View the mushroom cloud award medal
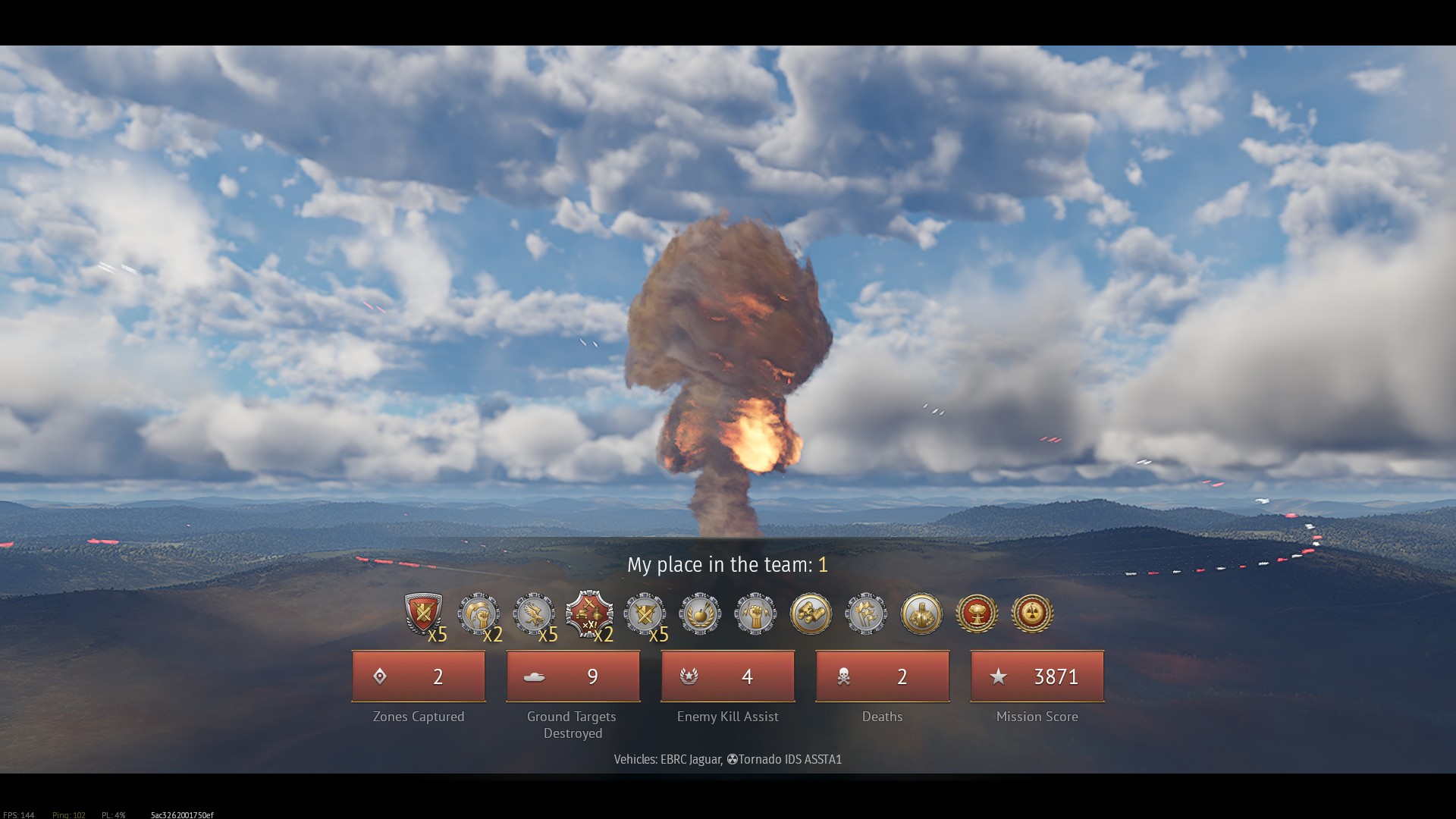 (x=977, y=613)
